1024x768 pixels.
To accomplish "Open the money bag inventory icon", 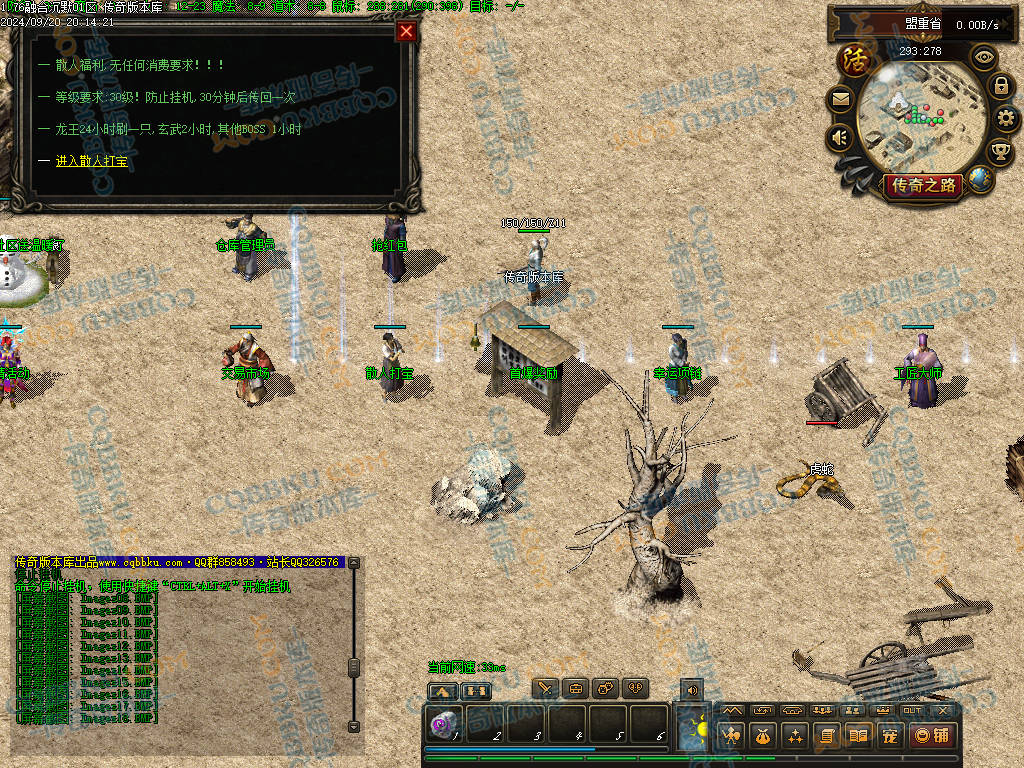I will pyautogui.click(x=763, y=736).
